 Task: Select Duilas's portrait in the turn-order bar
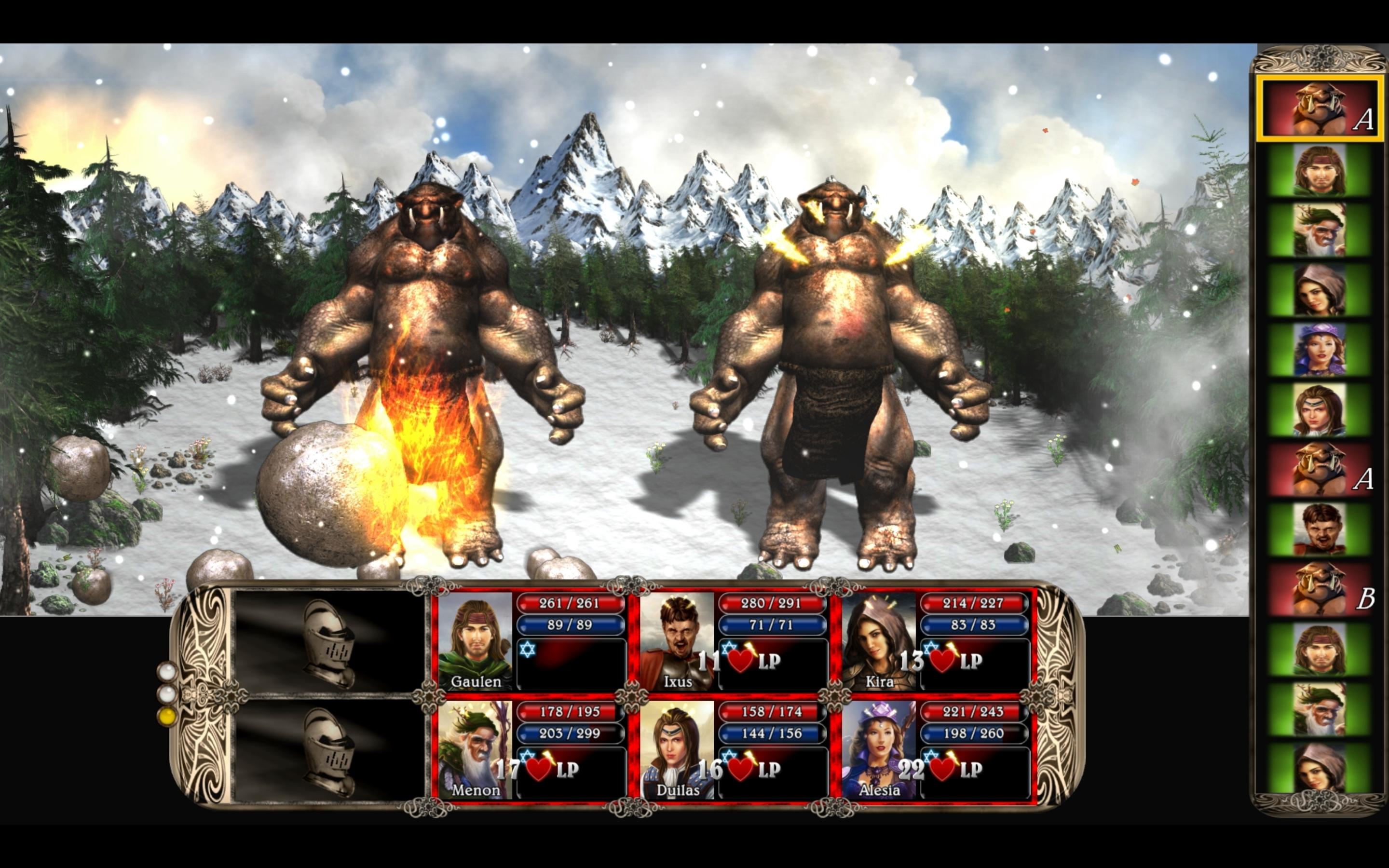tap(1320, 410)
